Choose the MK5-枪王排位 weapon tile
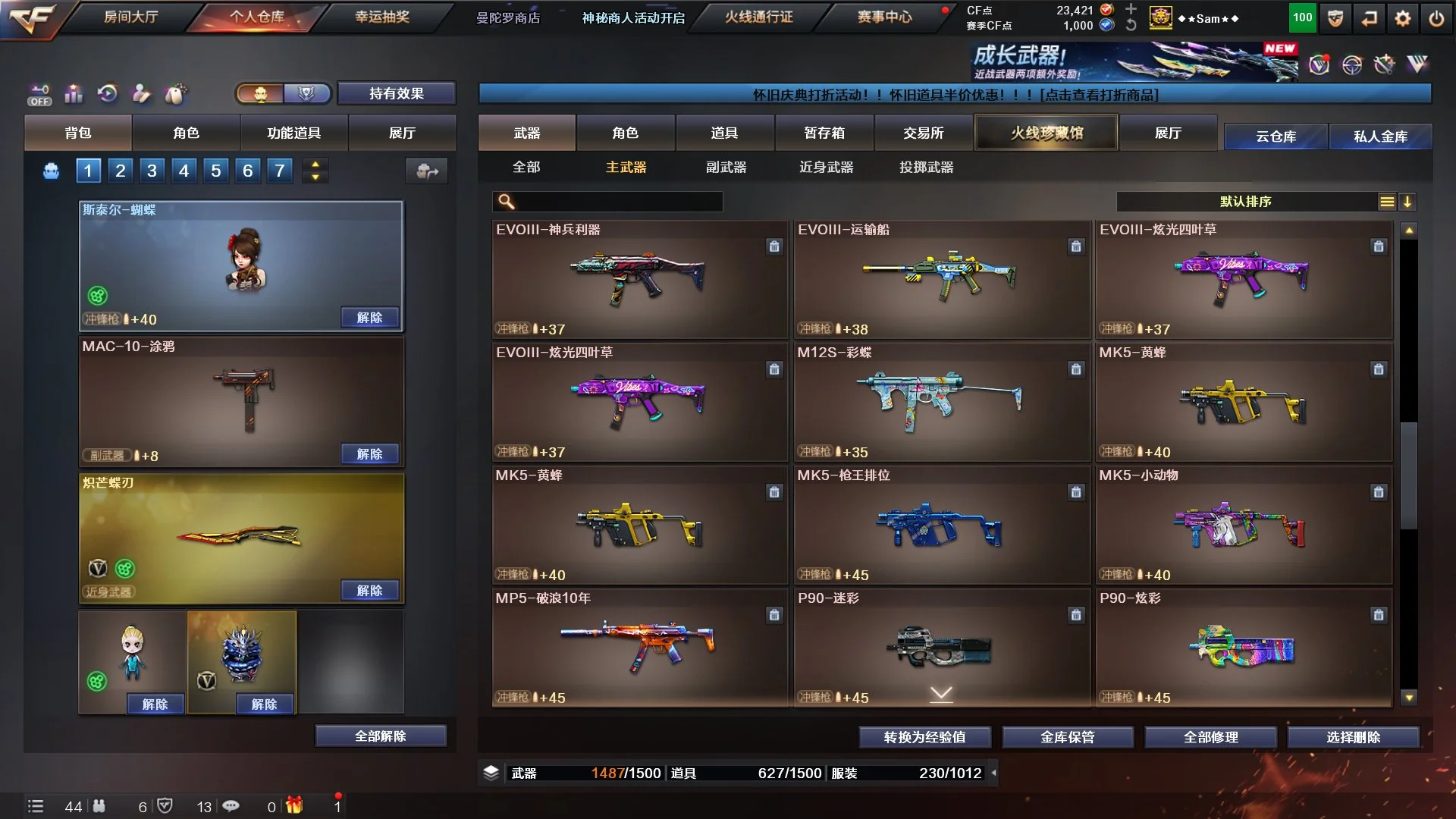 coord(941,524)
